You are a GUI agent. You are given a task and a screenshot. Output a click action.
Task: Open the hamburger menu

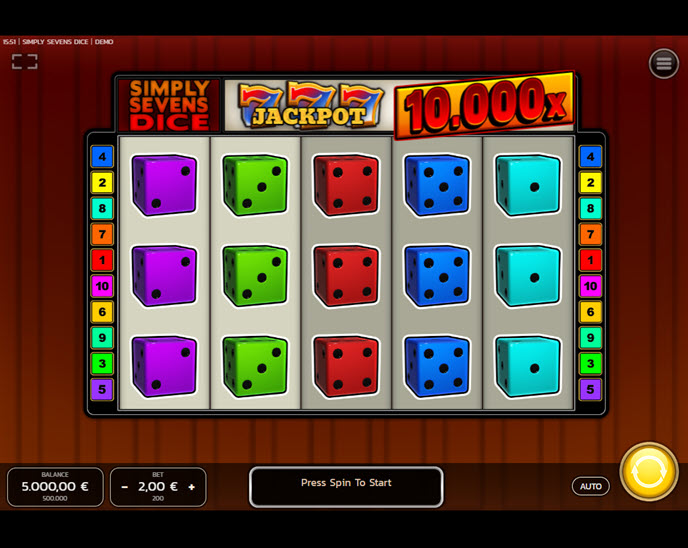(663, 63)
